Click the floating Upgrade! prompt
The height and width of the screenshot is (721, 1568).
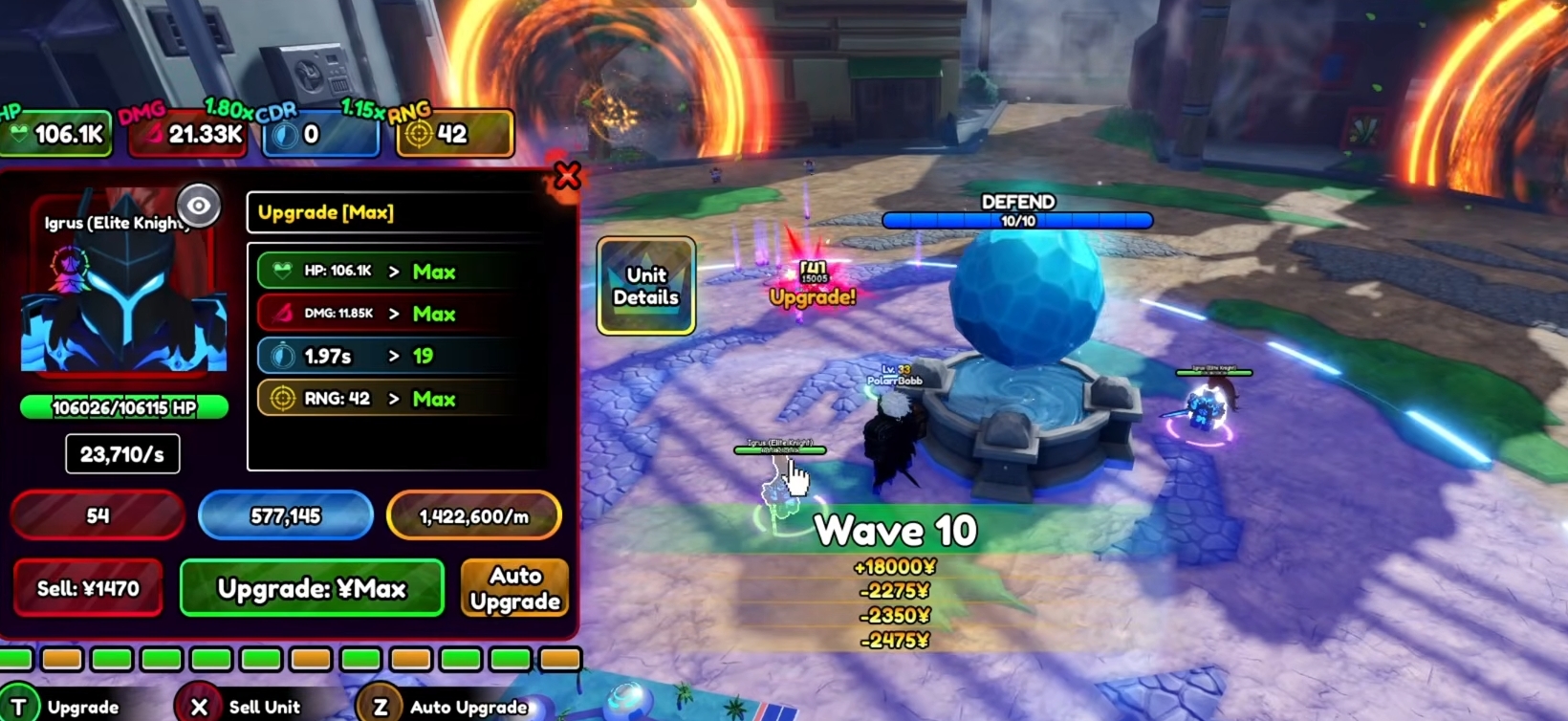(813, 296)
